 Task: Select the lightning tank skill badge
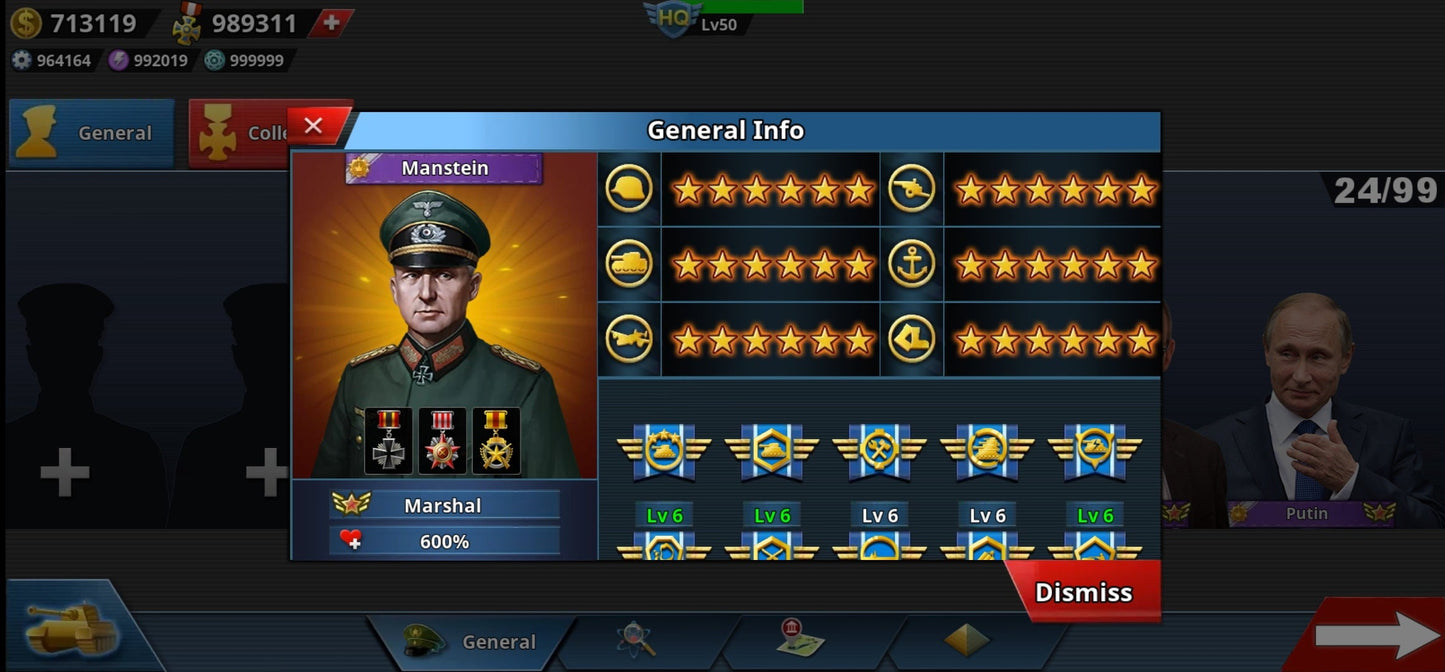point(1096,450)
